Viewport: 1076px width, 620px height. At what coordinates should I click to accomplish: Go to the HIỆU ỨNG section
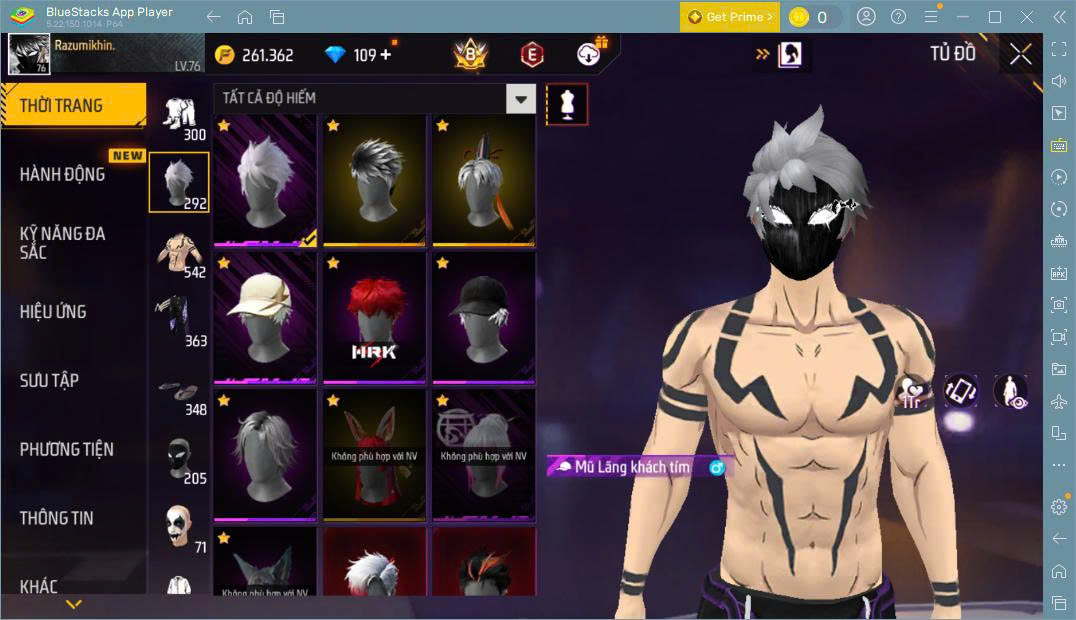tap(53, 311)
